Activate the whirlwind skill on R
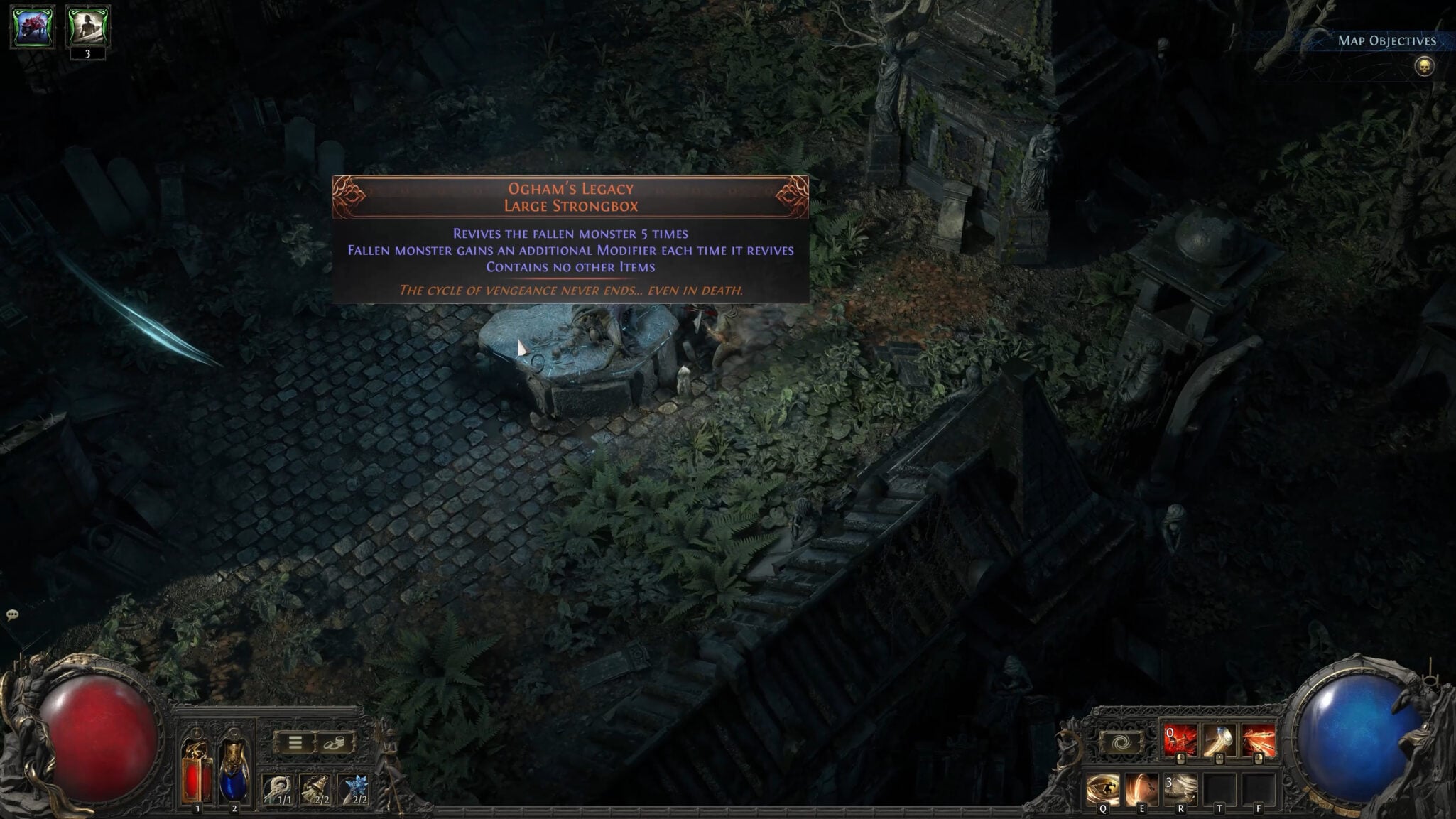The width and height of the screenshot is (1456, 819). tap(1180, 790)
